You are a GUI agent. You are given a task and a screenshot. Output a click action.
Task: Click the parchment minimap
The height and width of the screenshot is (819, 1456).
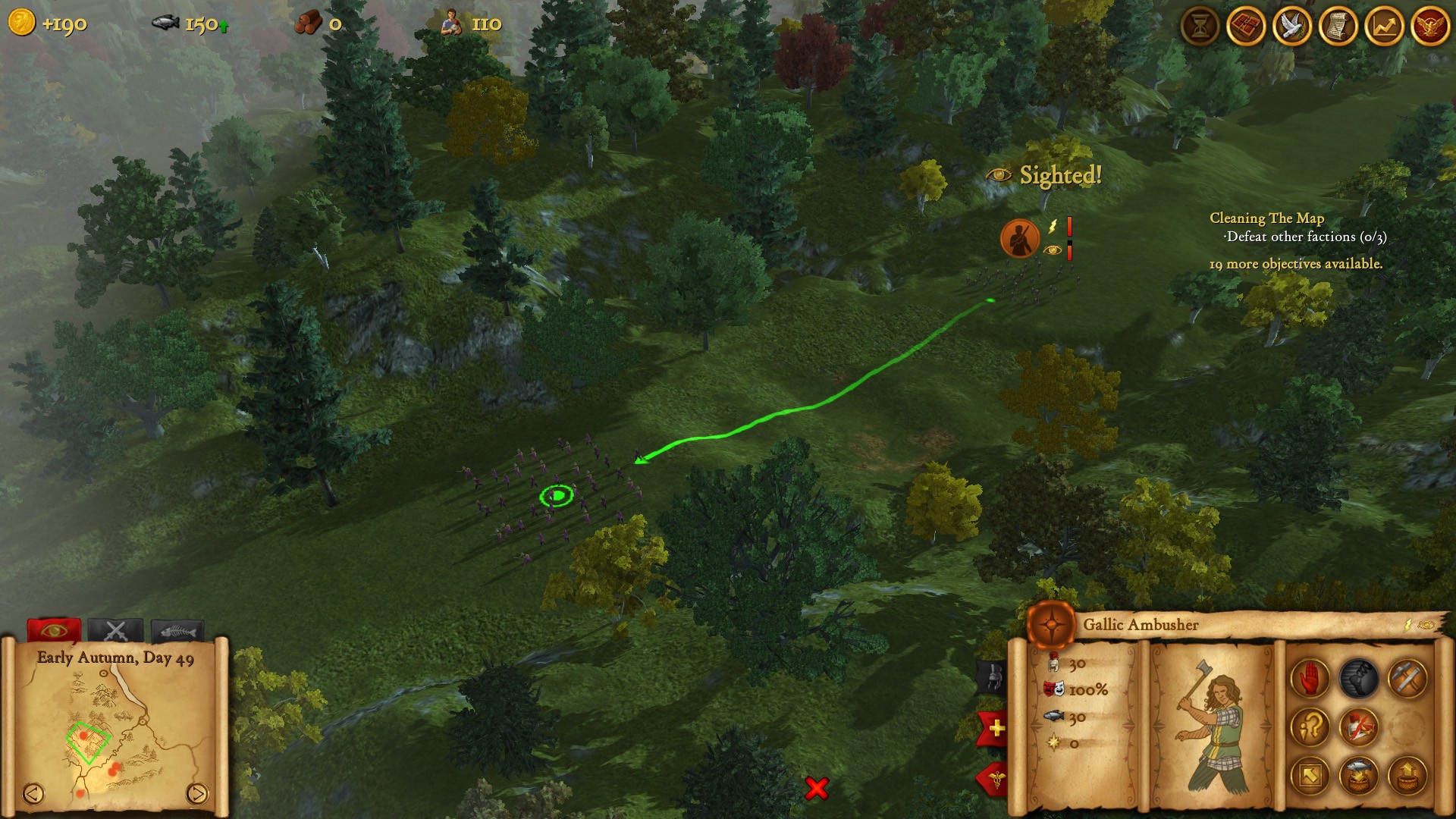click(115, 728)
